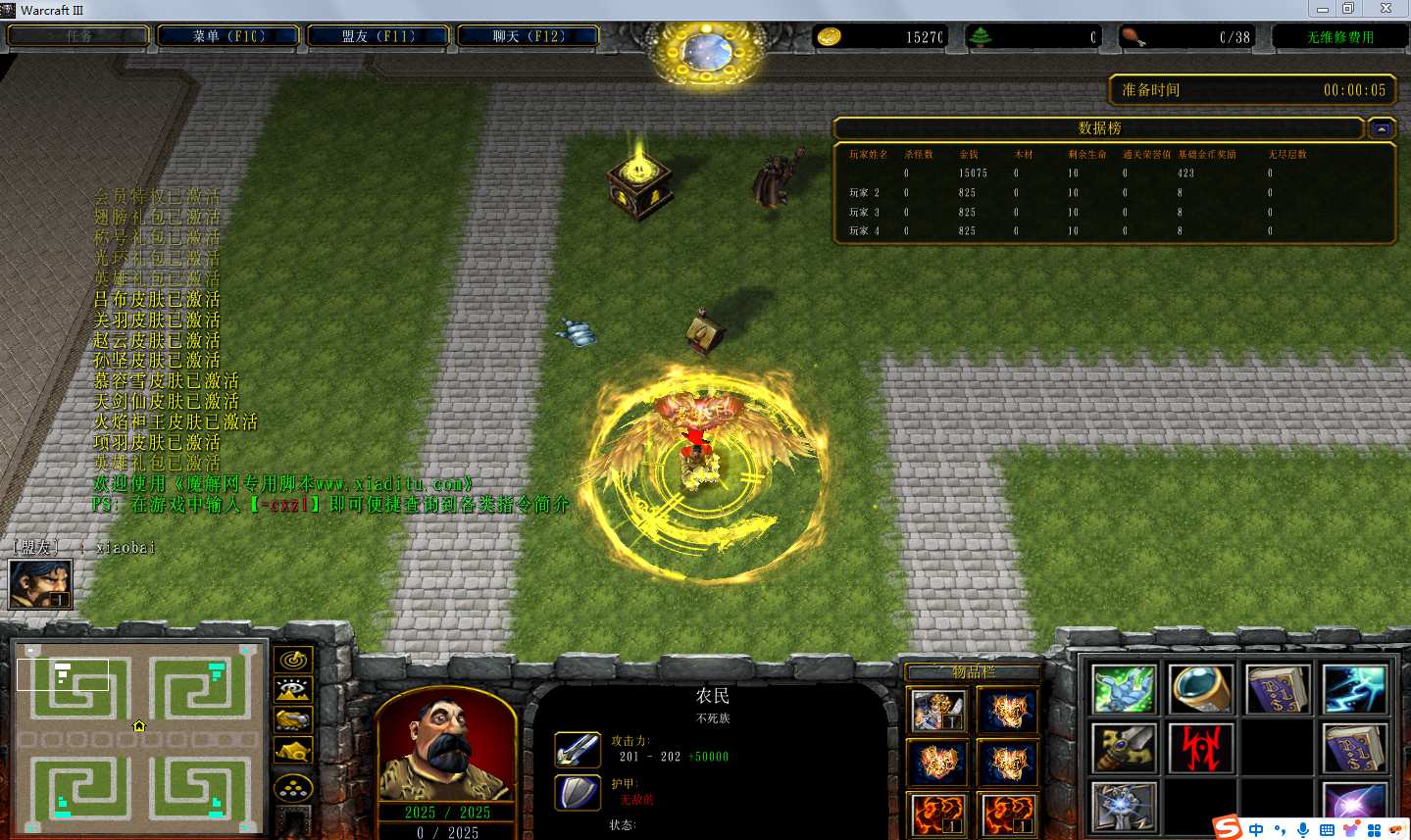Image resolution: width=1411 pixels, height=840 pixels.
Task: Select the armored hero item with count 1
Action: point(938,710)
